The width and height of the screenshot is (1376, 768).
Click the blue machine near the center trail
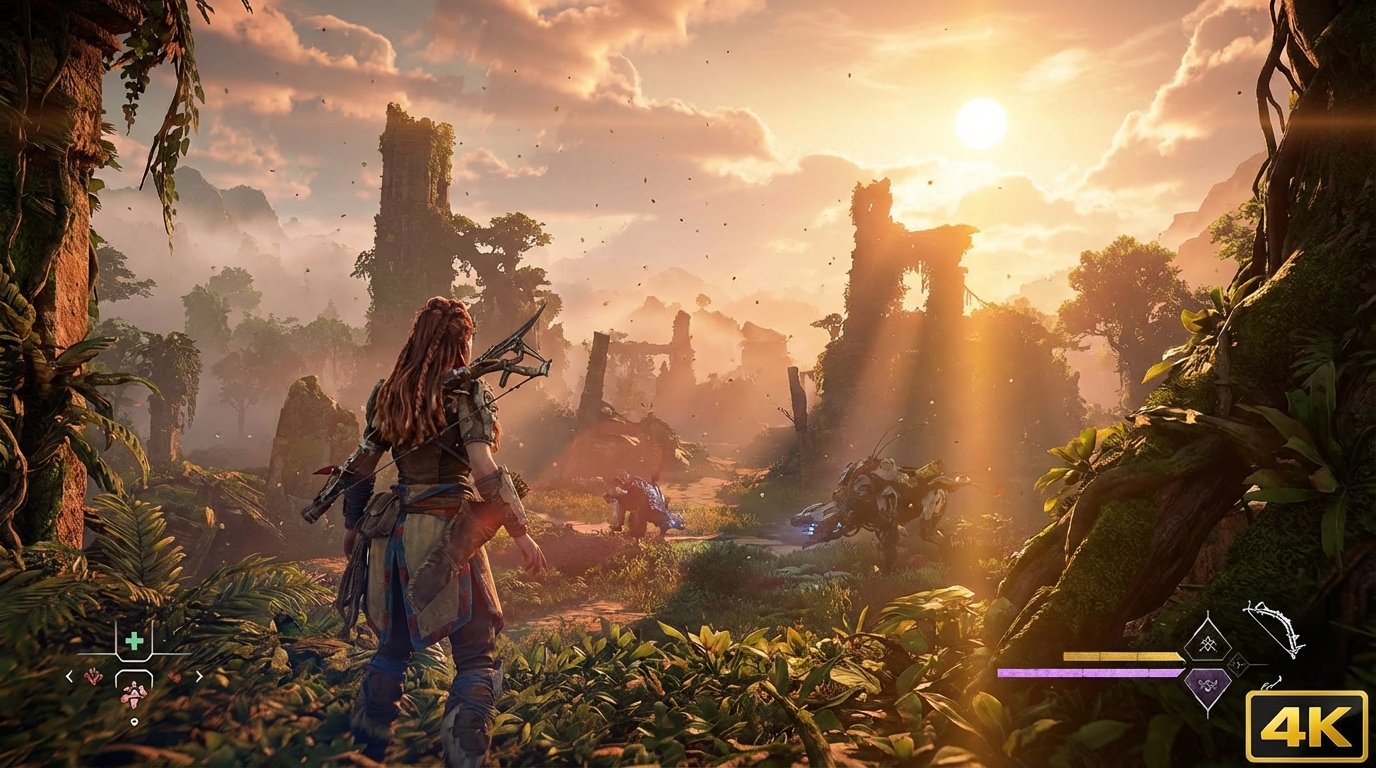645,500
